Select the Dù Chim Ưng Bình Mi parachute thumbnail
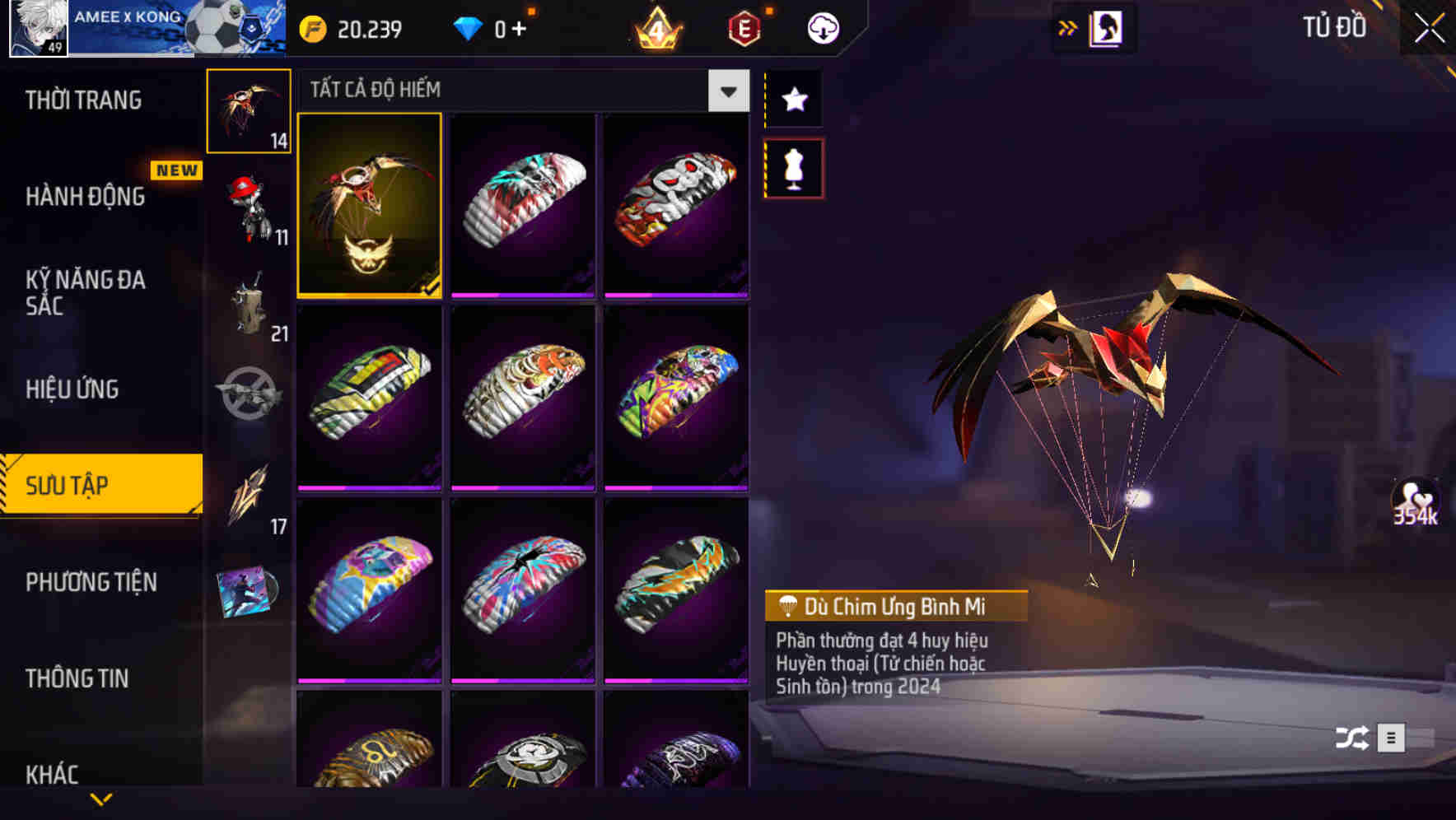Screen dimensions: 1456x820 pyautogui.click(x=369, y=206)
